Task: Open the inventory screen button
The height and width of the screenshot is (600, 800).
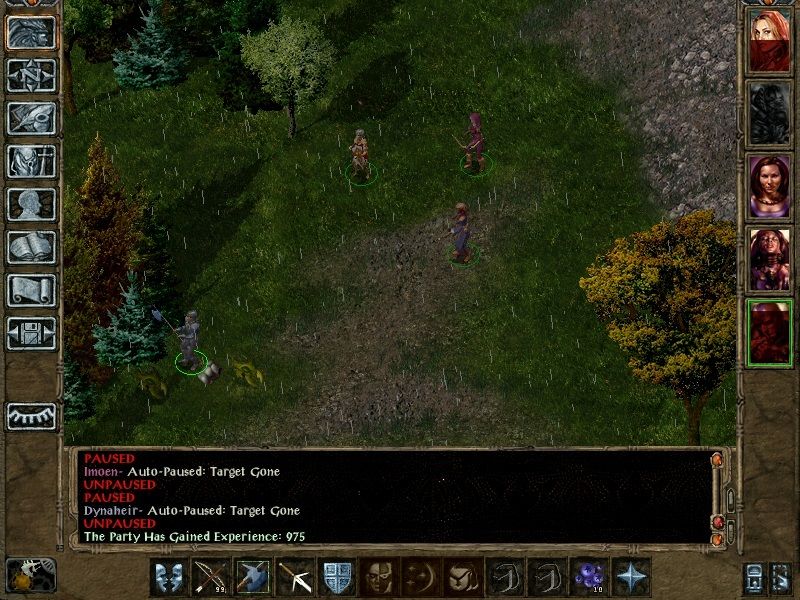Action: (31, 161)
